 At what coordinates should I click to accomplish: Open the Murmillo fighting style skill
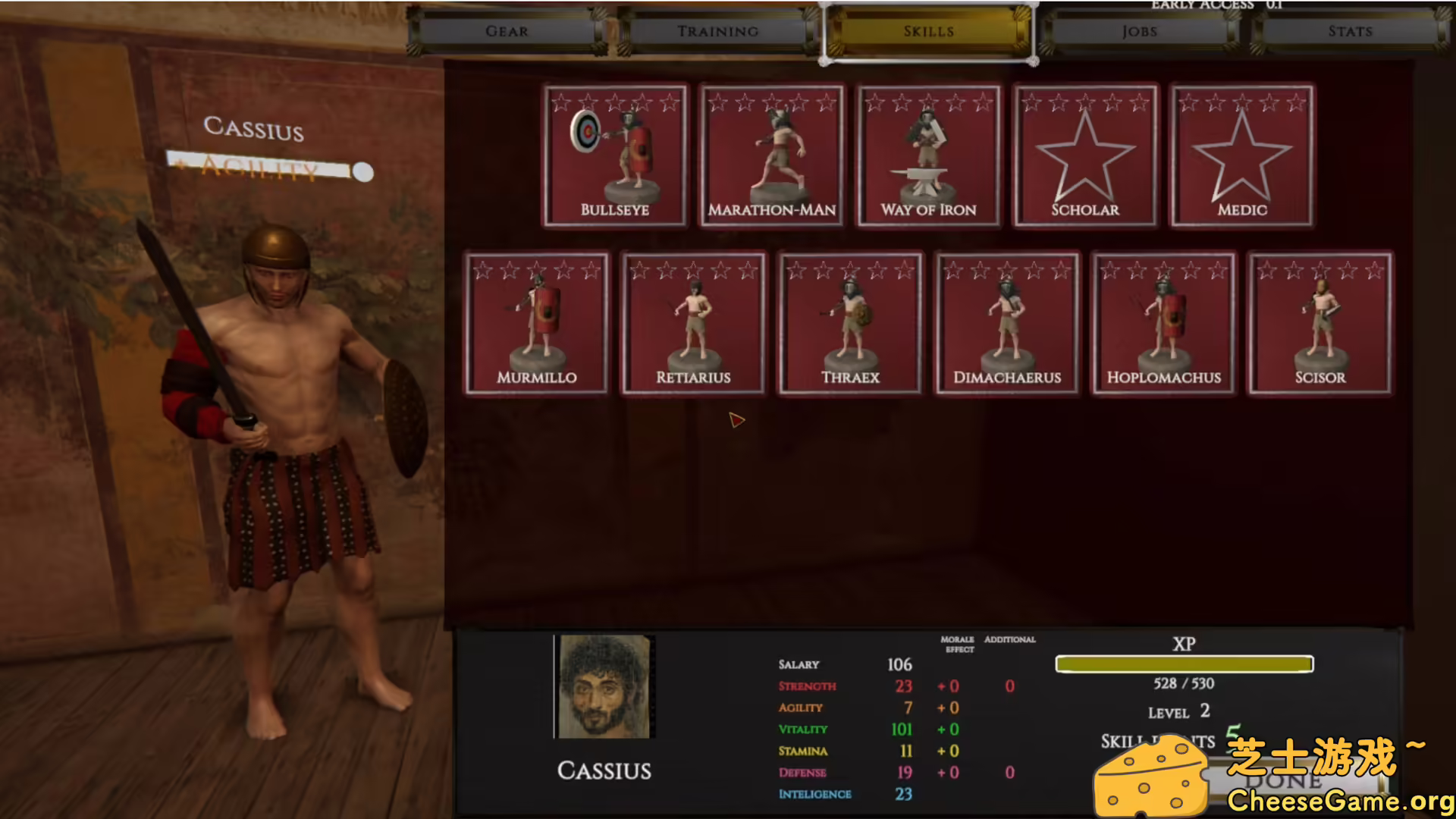pyautogui.click(x=536, y=322)
